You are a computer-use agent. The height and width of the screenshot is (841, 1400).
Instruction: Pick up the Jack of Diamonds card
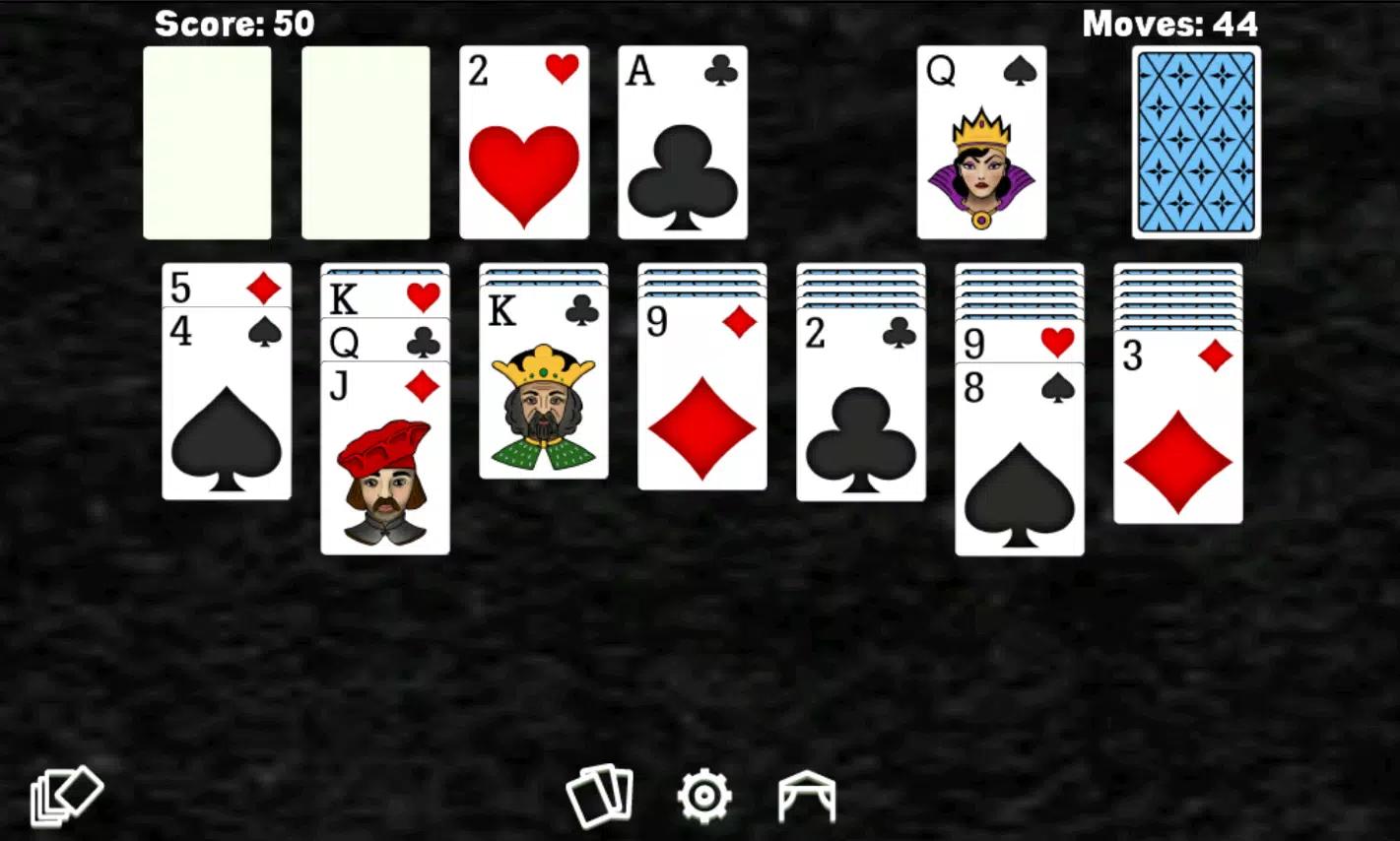click(384, 463)
